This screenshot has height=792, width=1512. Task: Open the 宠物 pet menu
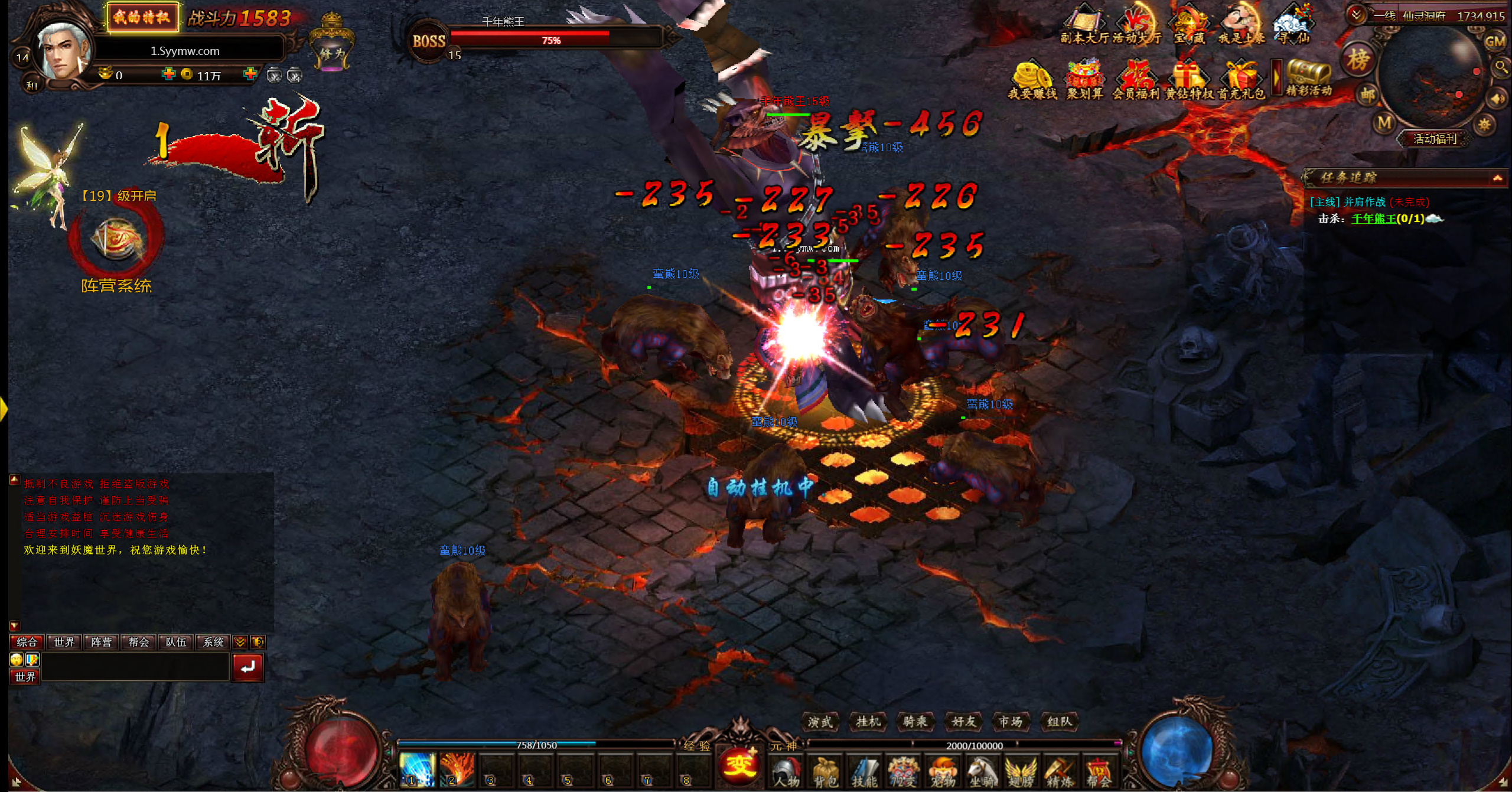943,771
